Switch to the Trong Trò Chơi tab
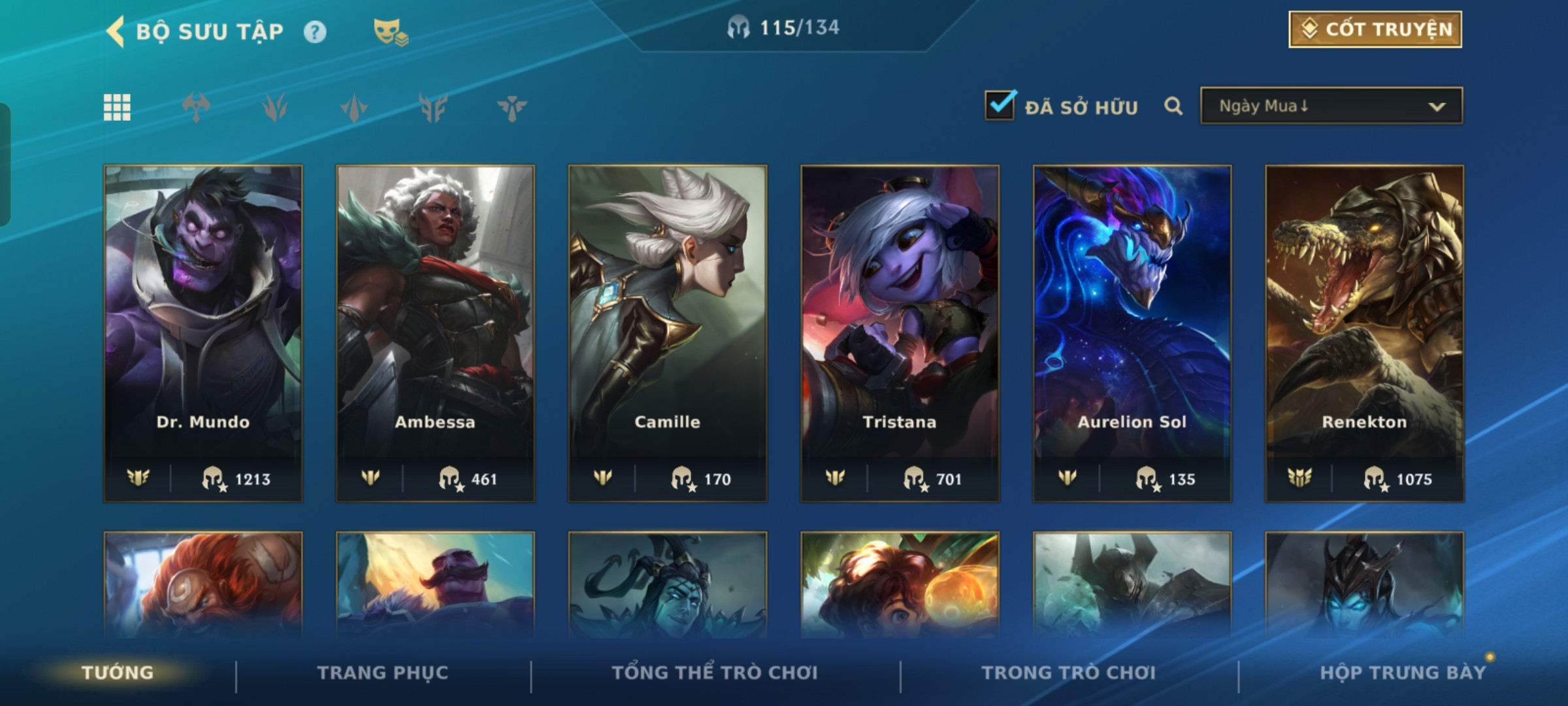 (1069, 673)
